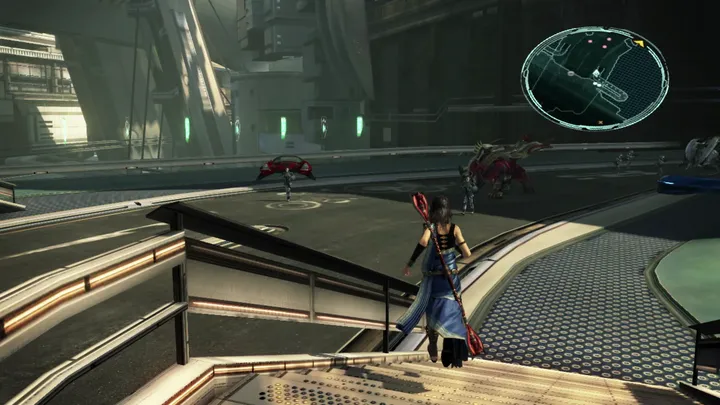Click the circular minimap radar

594,78
